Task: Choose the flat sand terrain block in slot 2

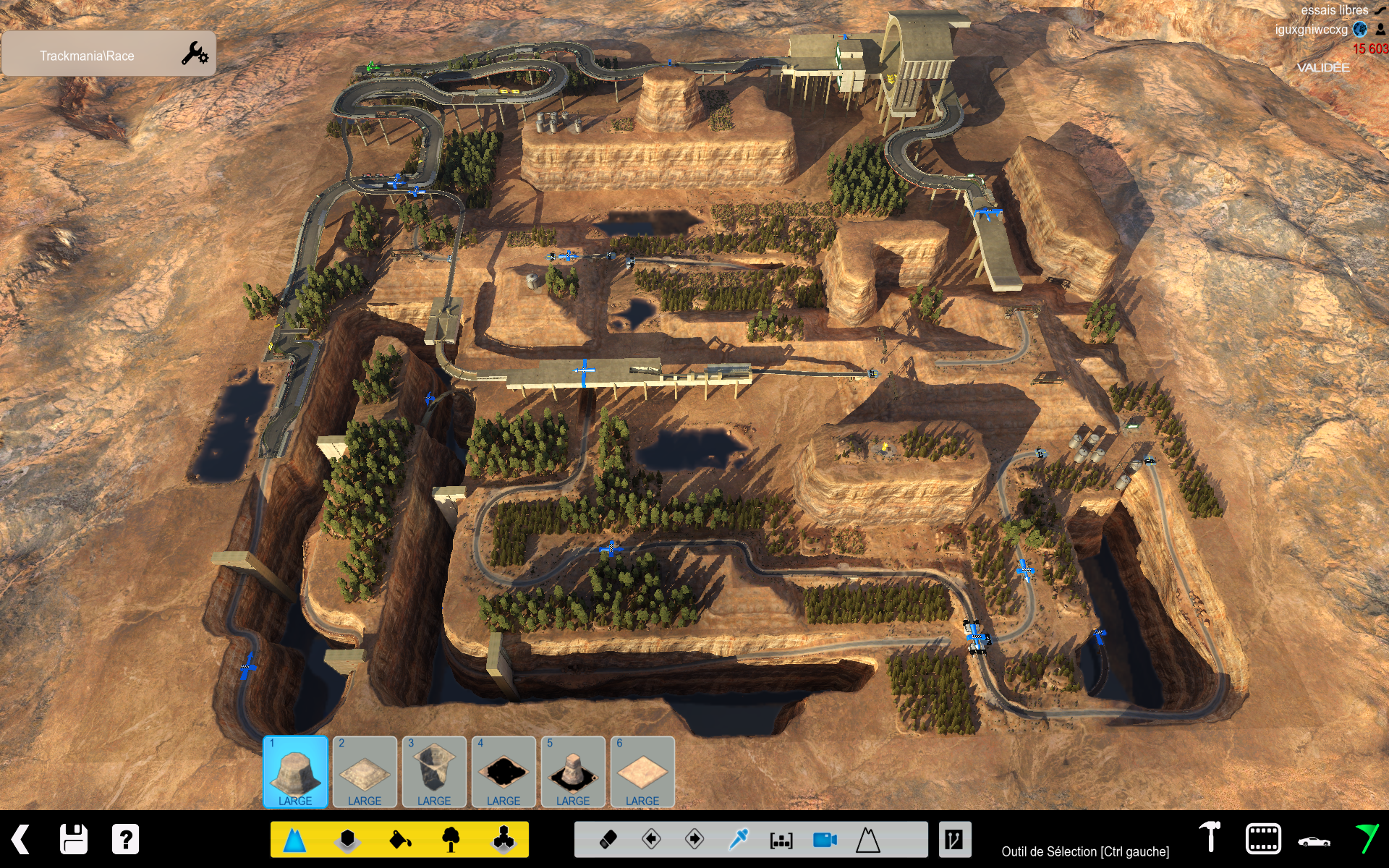Action: 365,772
